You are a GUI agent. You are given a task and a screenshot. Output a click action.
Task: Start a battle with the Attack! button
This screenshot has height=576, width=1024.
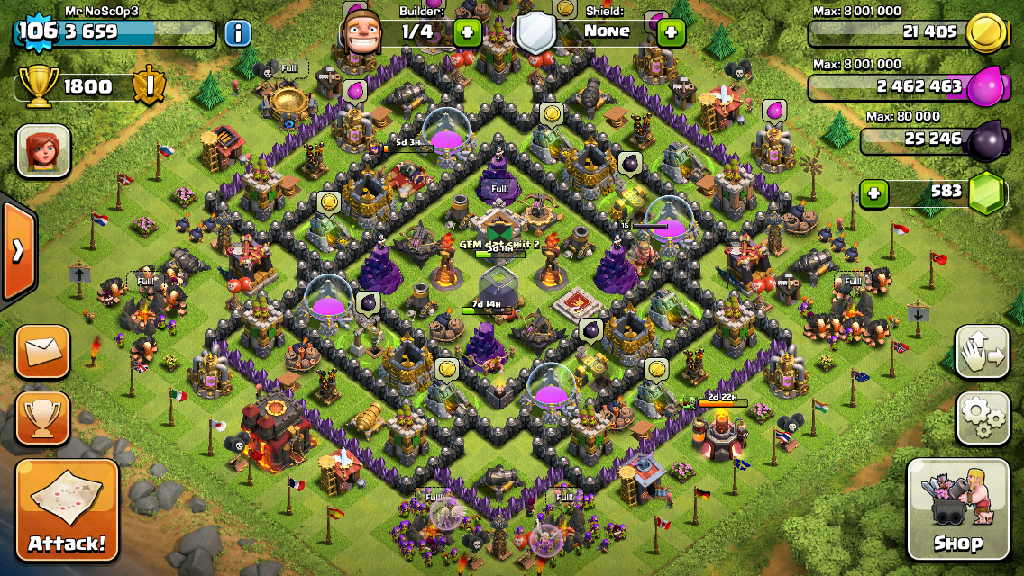coord(67,510)
